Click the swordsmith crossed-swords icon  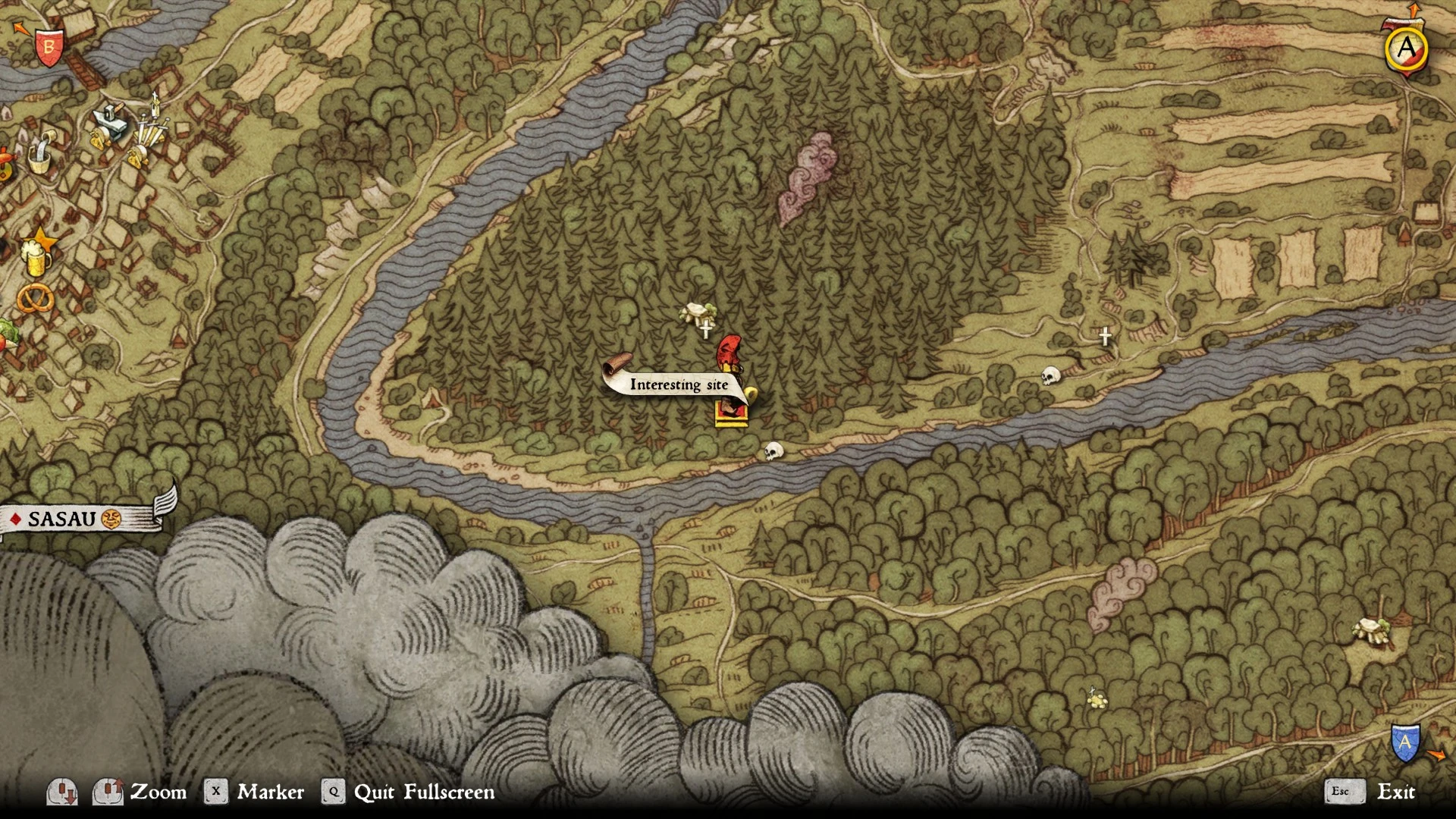tap(152, 129)
